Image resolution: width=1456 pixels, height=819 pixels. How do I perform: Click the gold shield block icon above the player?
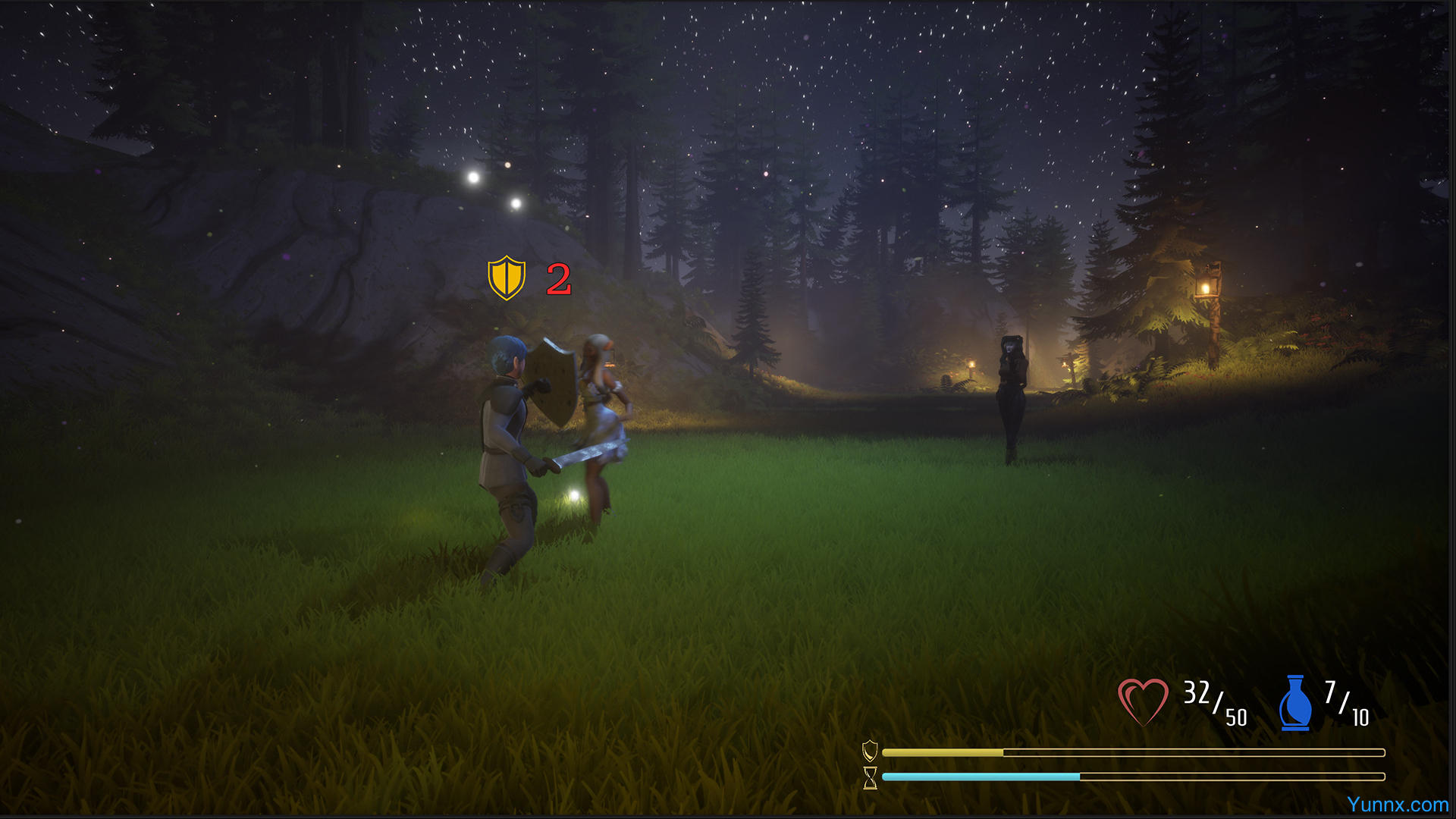point(507,278)
